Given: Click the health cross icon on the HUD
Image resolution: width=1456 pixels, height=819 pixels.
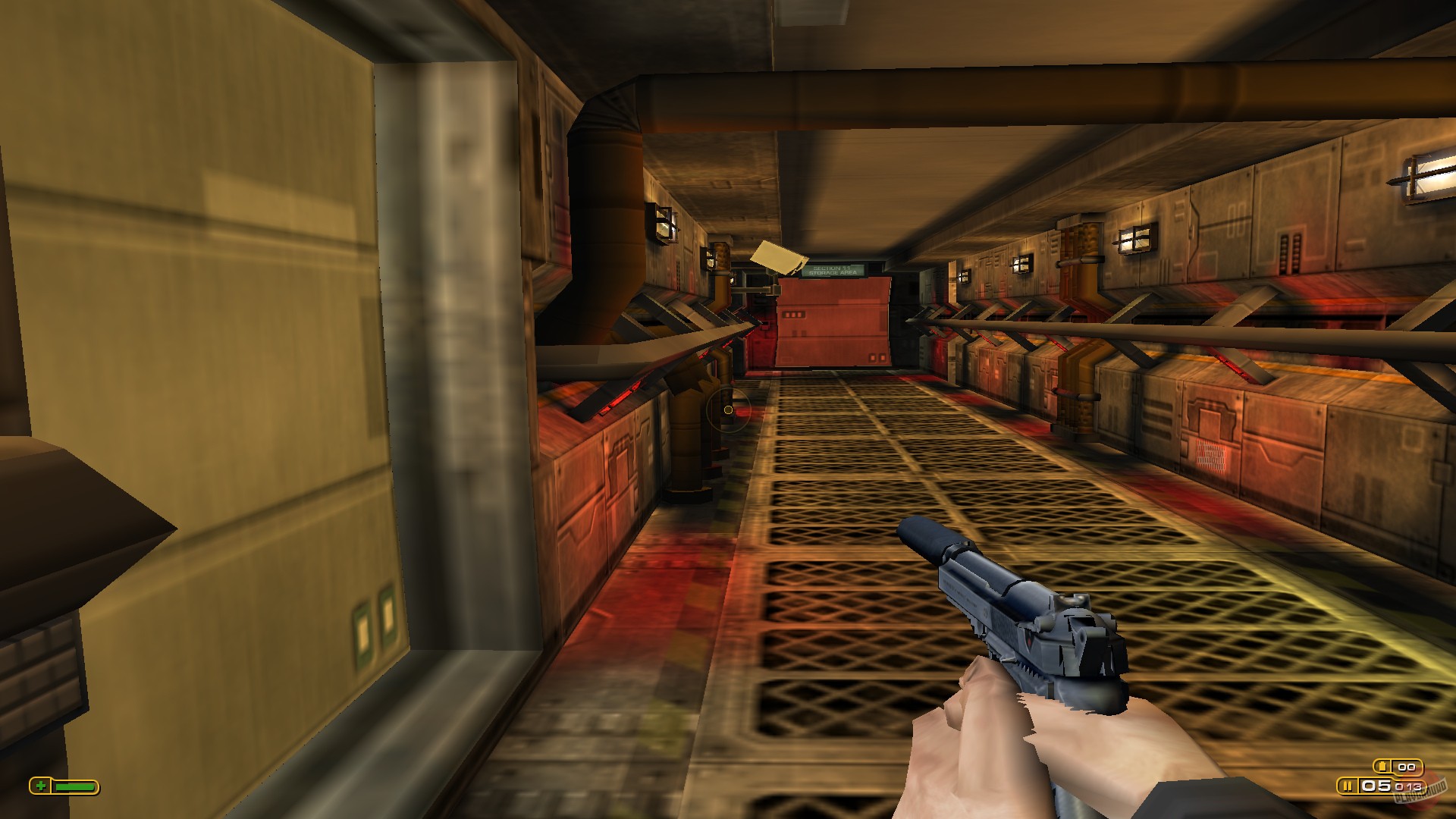Looking at the screenshot, I should (41, 786).
